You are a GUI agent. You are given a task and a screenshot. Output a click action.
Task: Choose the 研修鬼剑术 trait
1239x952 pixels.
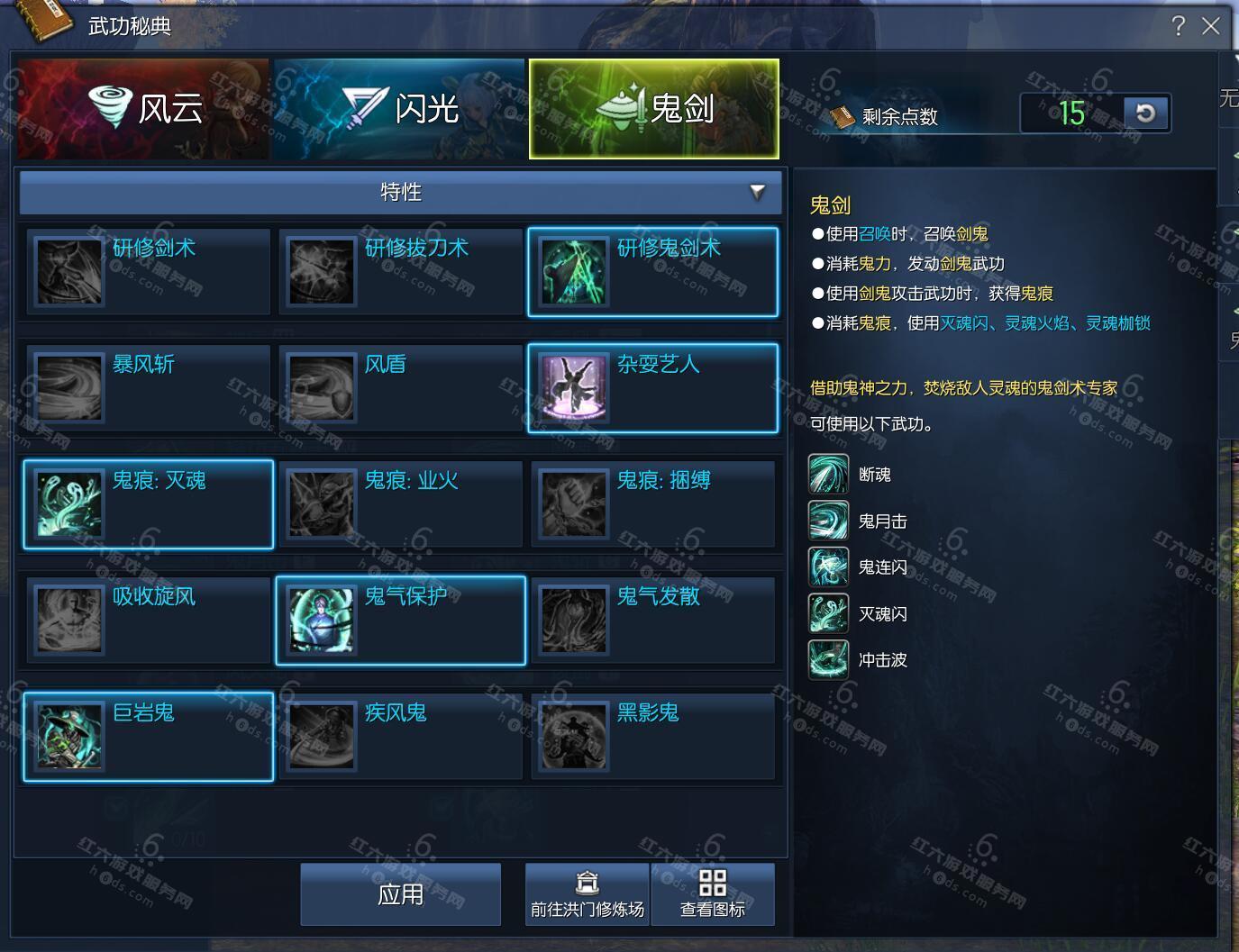[x=653, y=271]
